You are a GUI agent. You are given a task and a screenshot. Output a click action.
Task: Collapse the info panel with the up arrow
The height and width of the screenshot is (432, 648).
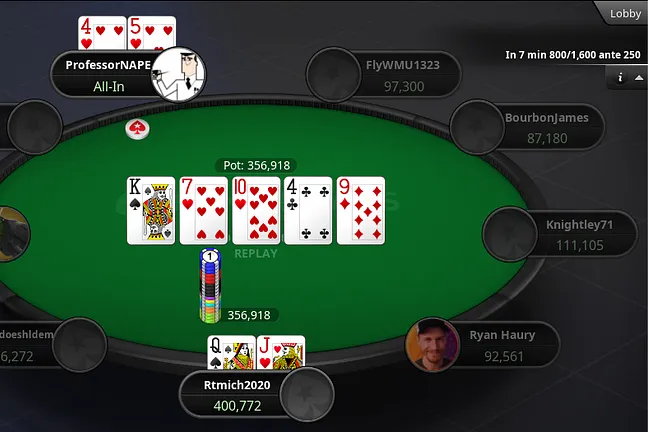(x=639, y=77)
